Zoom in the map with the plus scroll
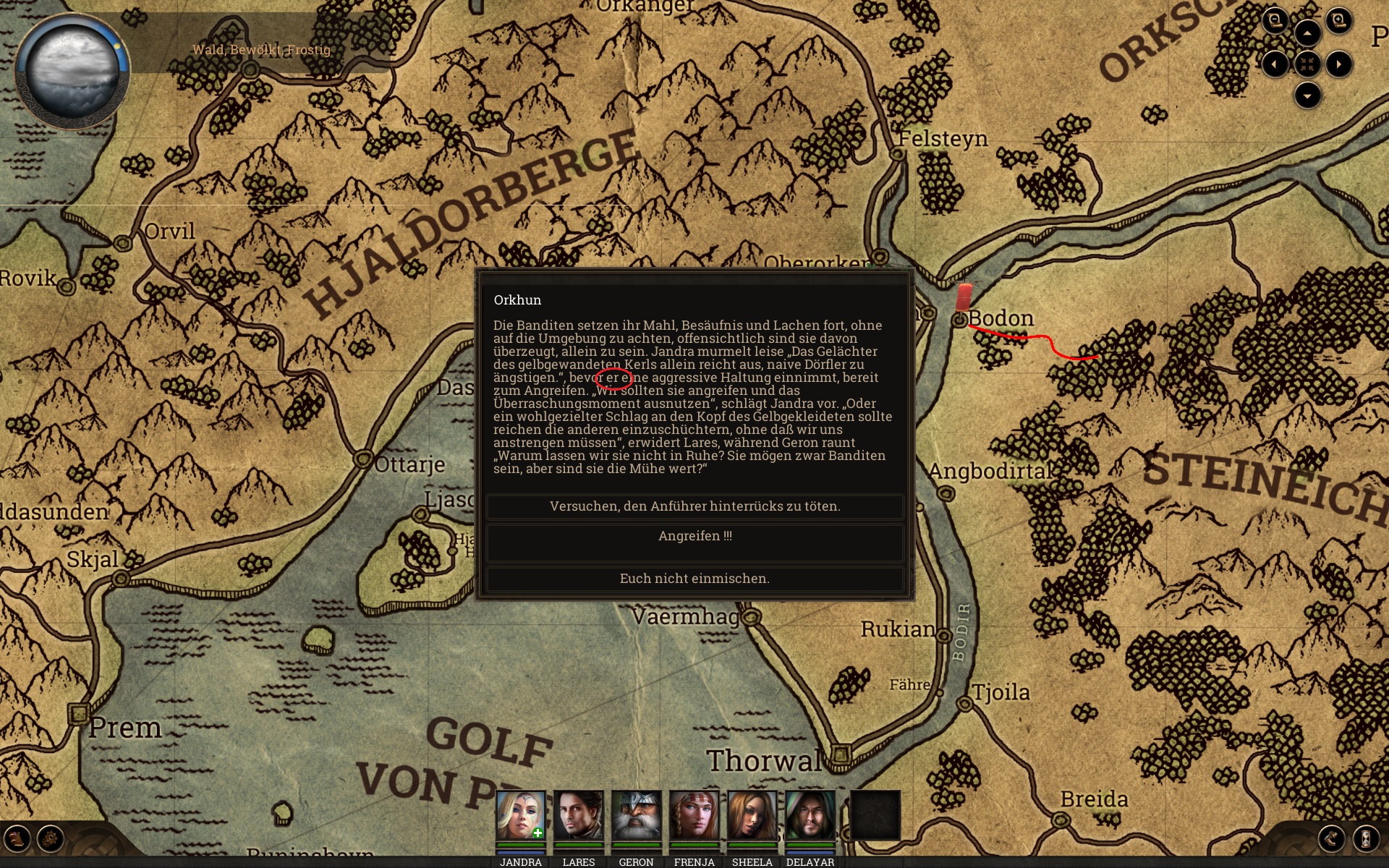 (x=1339, y=20)
